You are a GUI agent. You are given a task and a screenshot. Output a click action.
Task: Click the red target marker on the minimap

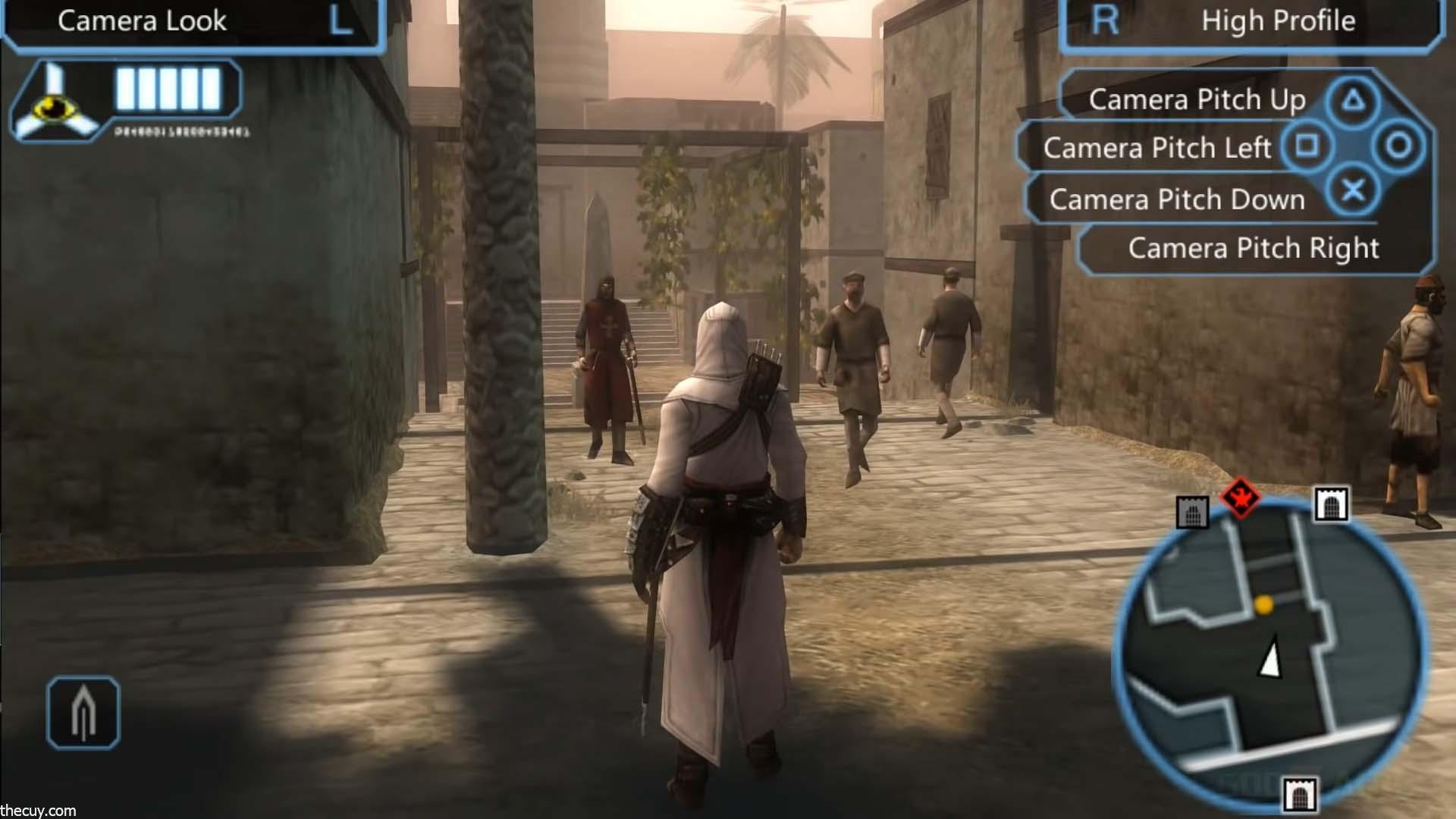(1240, 497)
